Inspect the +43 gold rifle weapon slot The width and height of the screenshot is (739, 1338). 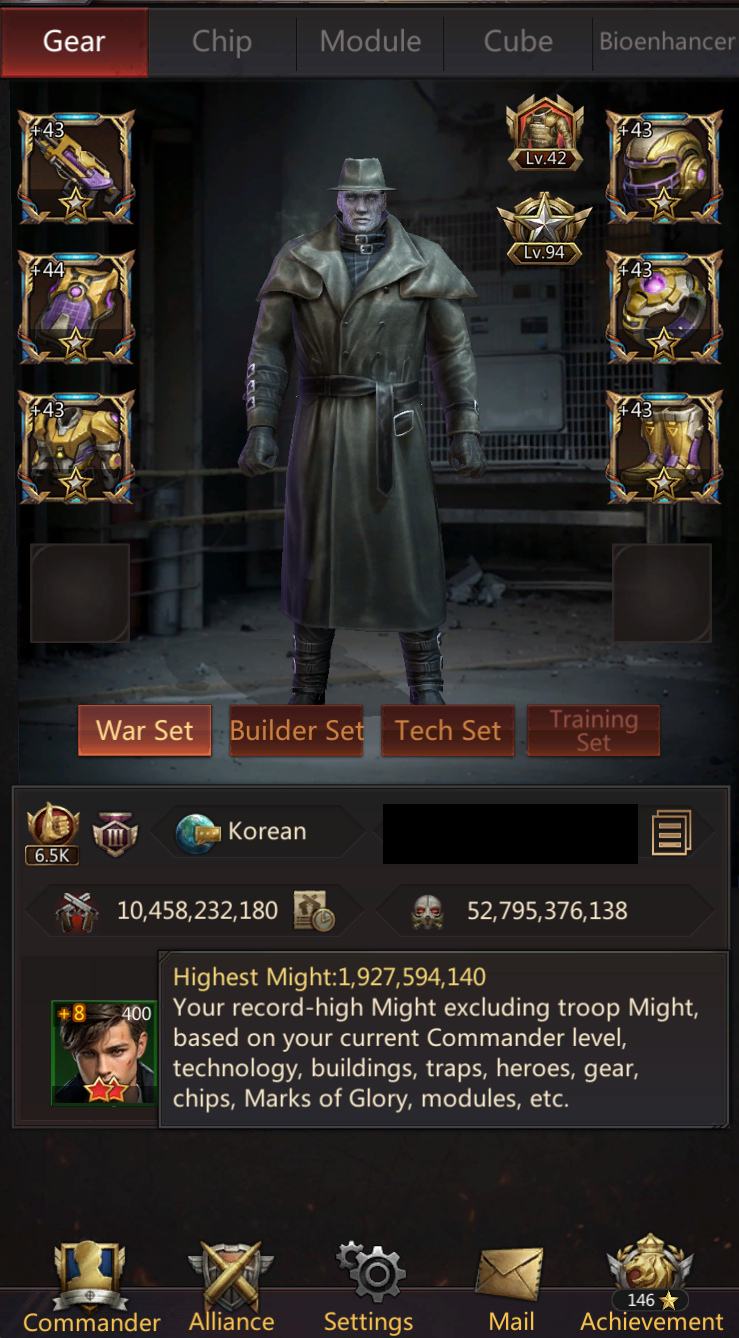pyautogui.click(x=76, y=167)
